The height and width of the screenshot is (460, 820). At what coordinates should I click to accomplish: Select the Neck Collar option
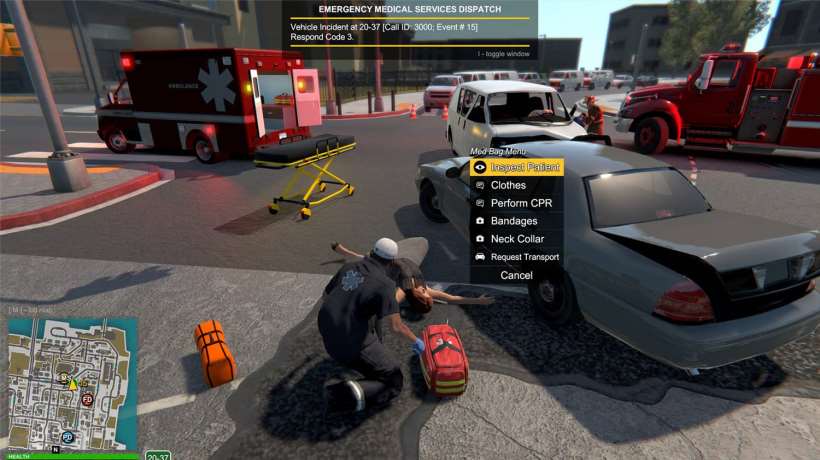(517, 239)
